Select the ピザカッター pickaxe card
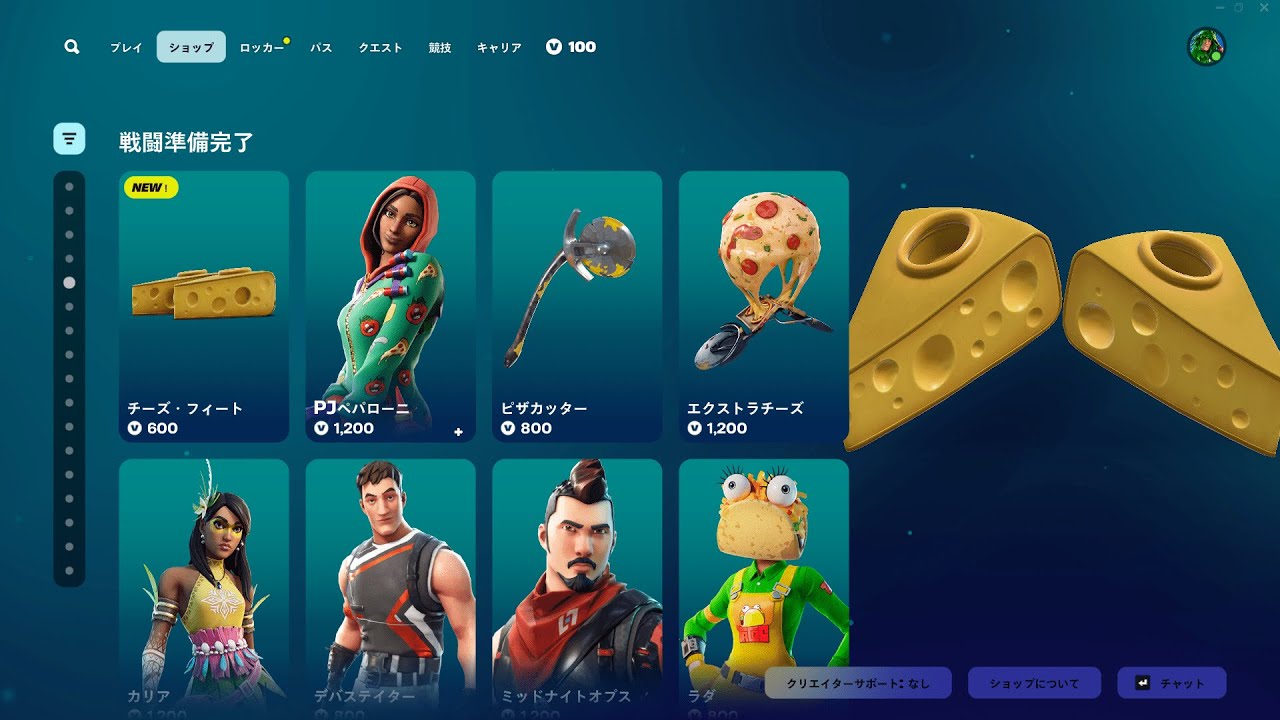This screenshot has width=1280, height=720. click(577, 306)
